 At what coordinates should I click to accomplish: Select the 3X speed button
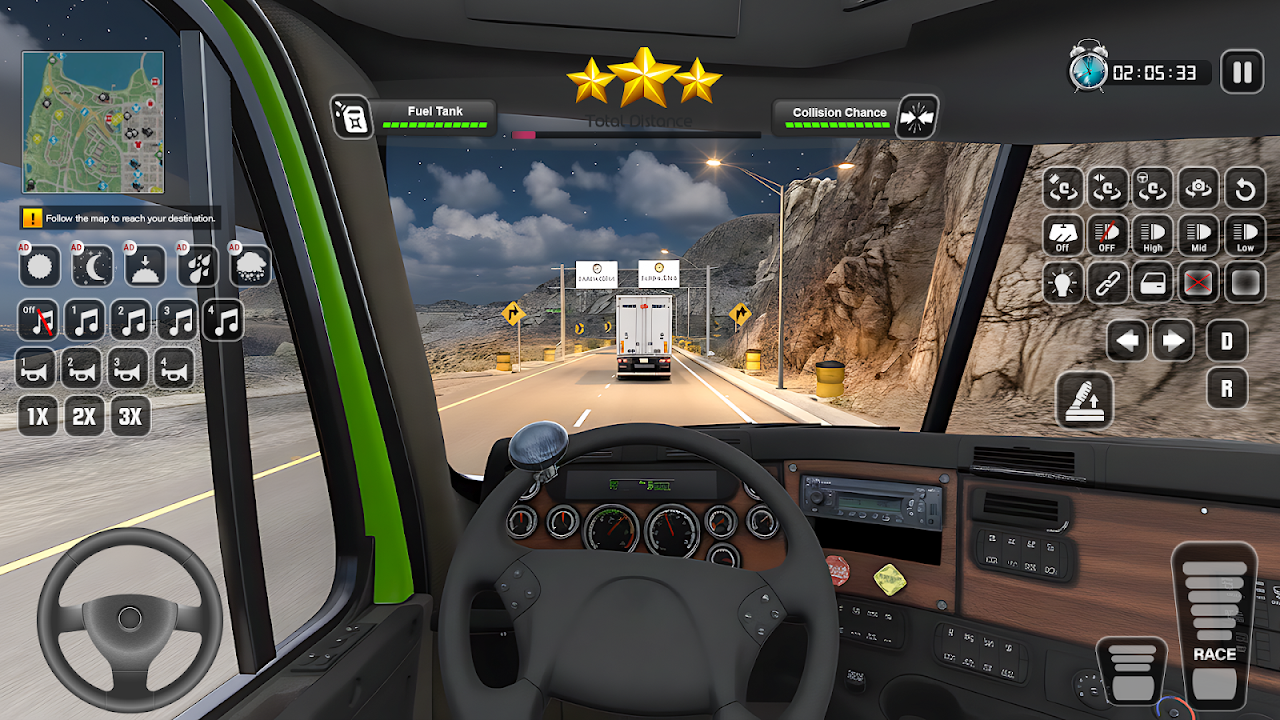tap(130, 416)
